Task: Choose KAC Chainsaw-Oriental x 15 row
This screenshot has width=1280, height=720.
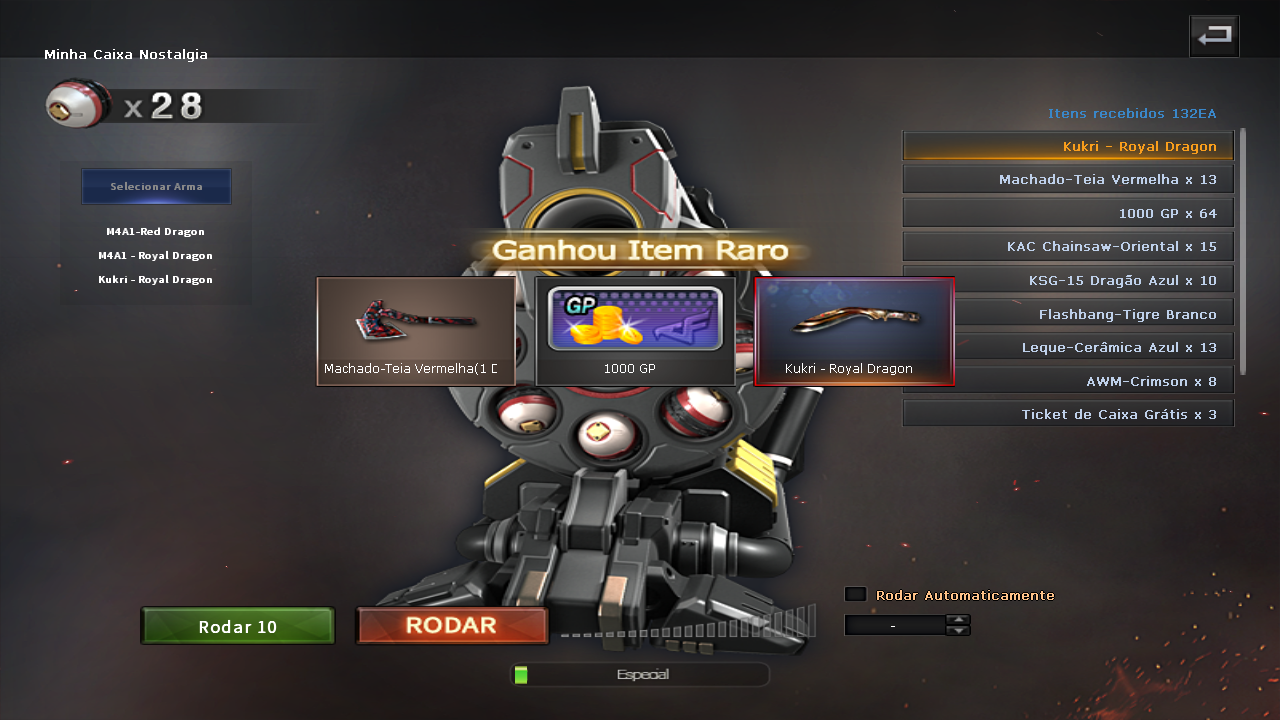Action: click(x=1068, y=246)
